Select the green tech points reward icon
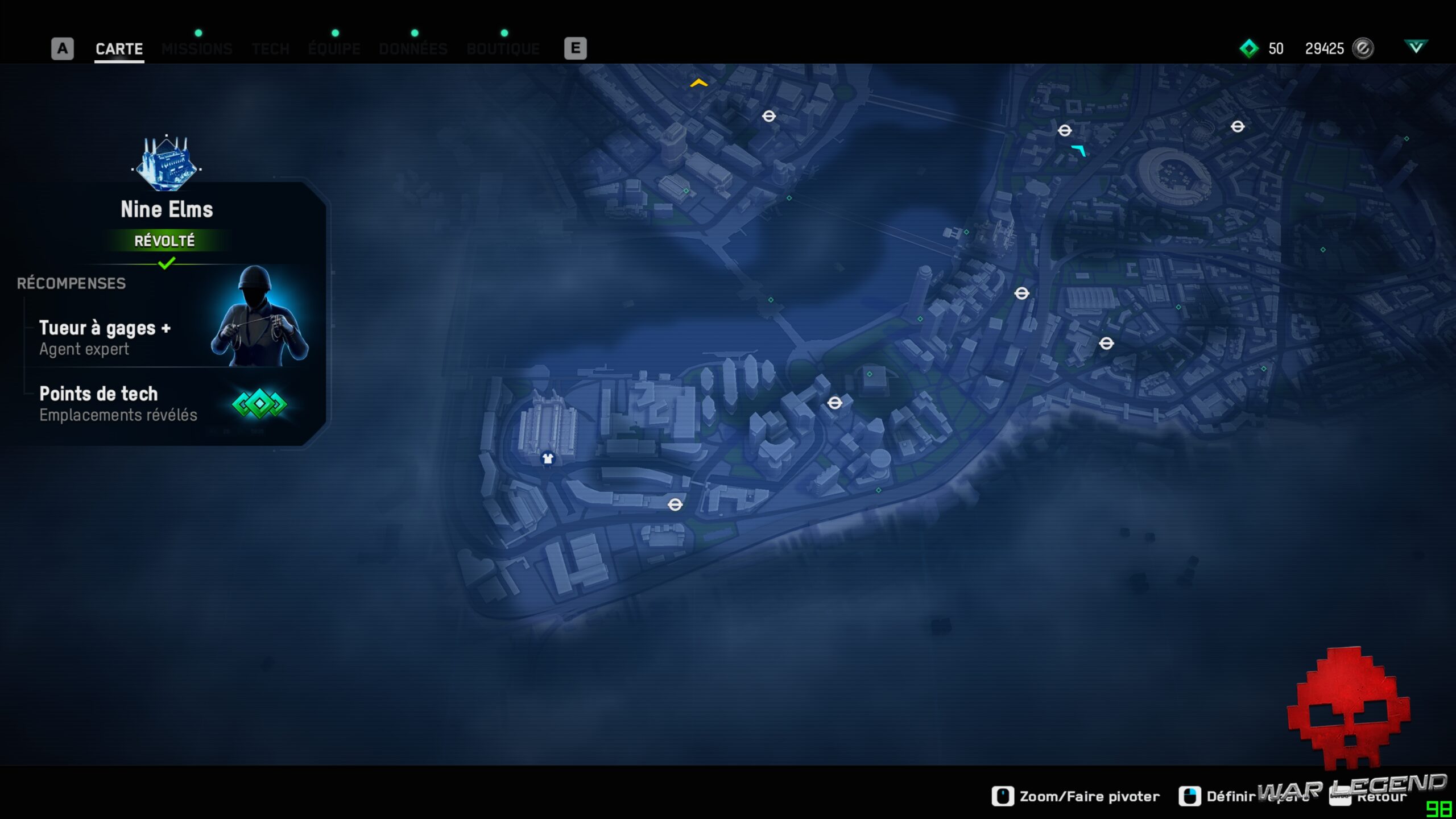This screenshot has width=1456, height=819. tap(260, 404)
